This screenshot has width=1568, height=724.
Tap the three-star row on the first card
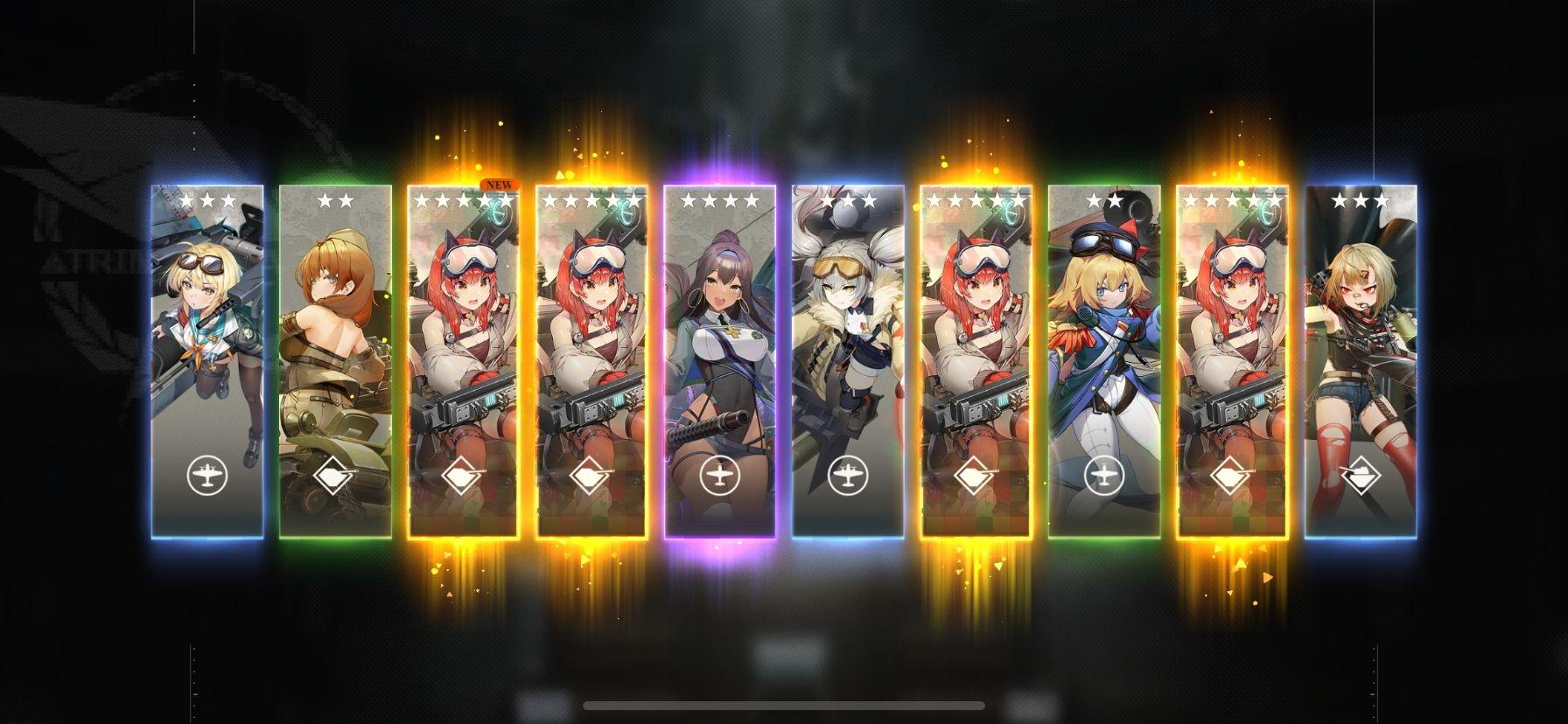(x=210, y=199)
